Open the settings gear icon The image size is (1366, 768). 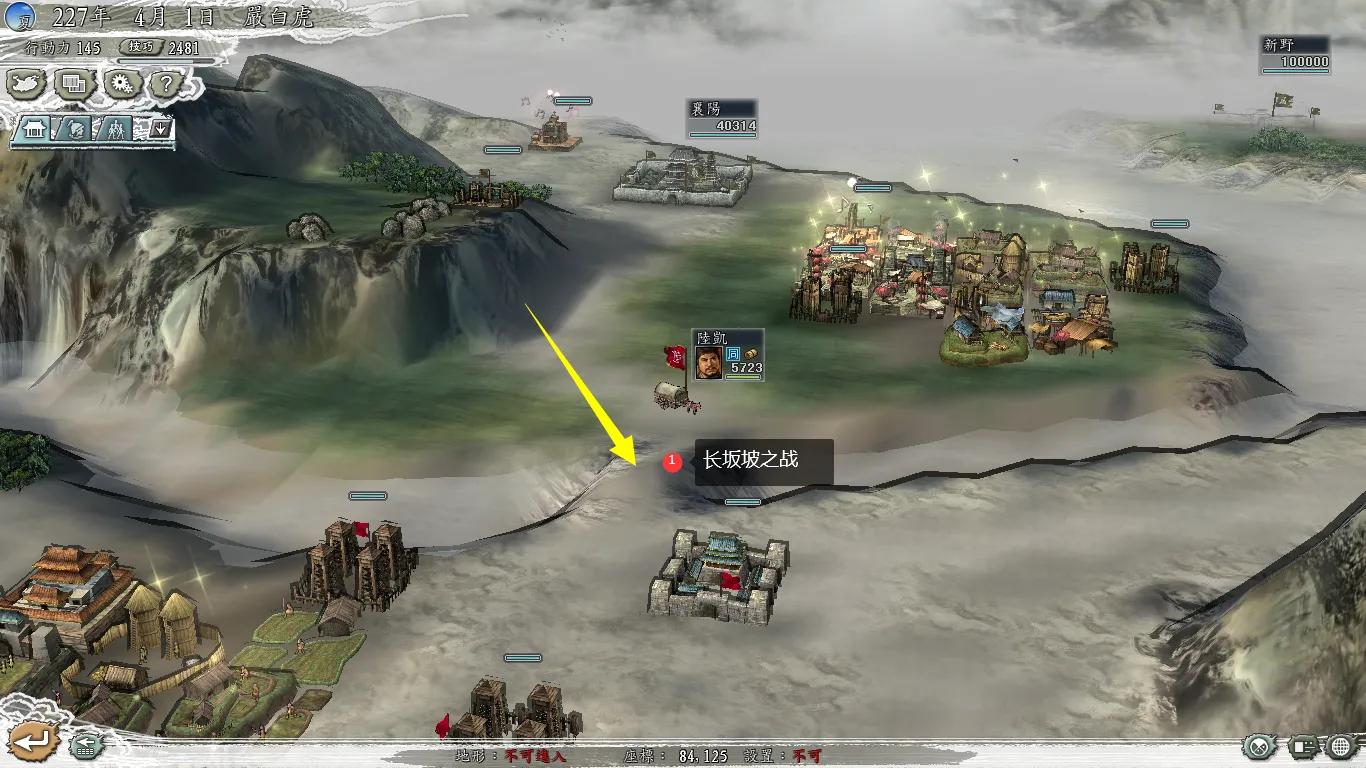(122, 84)
